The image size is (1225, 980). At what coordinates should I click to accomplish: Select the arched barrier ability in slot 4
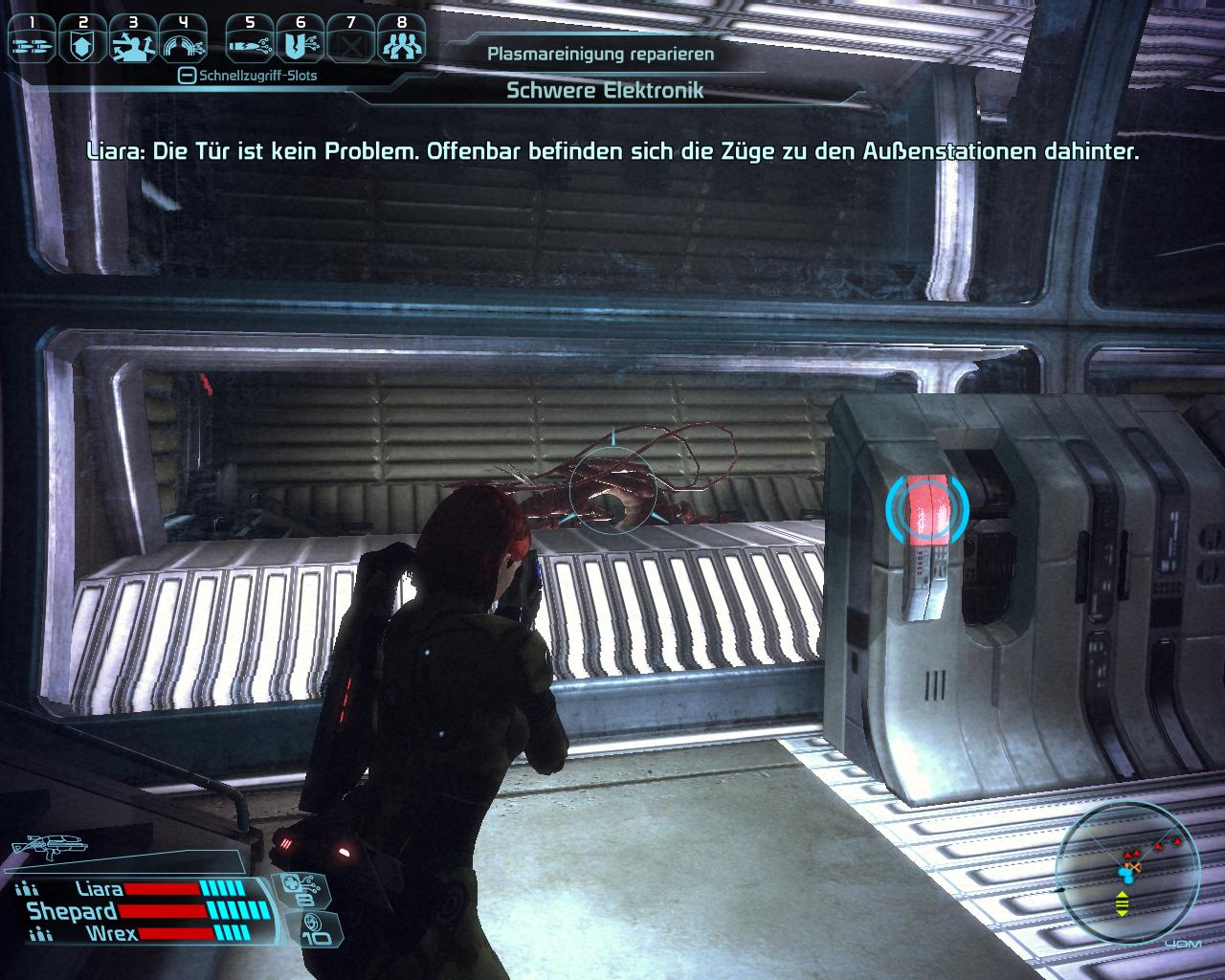[x=182, y=41]
